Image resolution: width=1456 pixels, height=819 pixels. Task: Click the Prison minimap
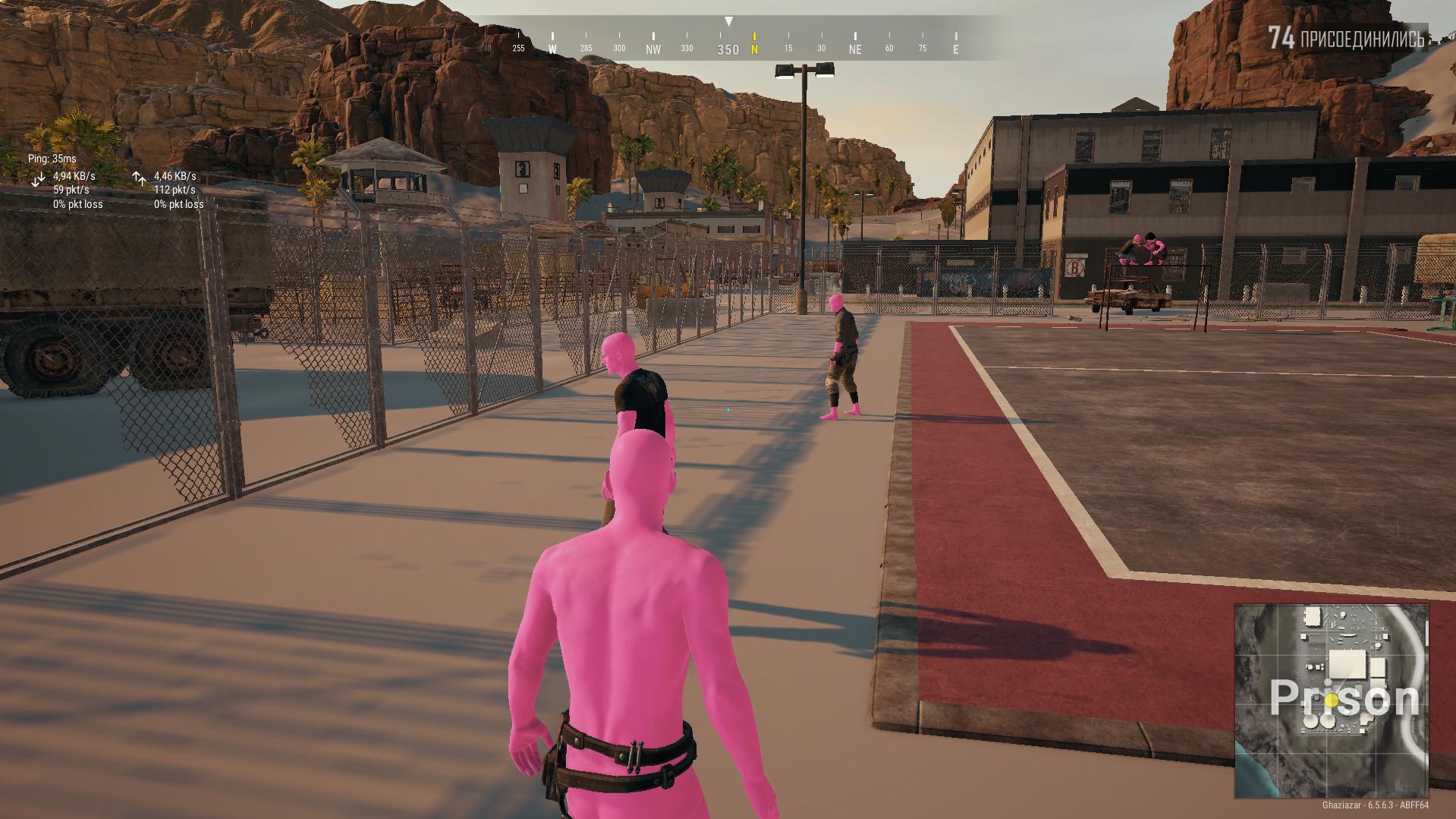coord(1331,700)
